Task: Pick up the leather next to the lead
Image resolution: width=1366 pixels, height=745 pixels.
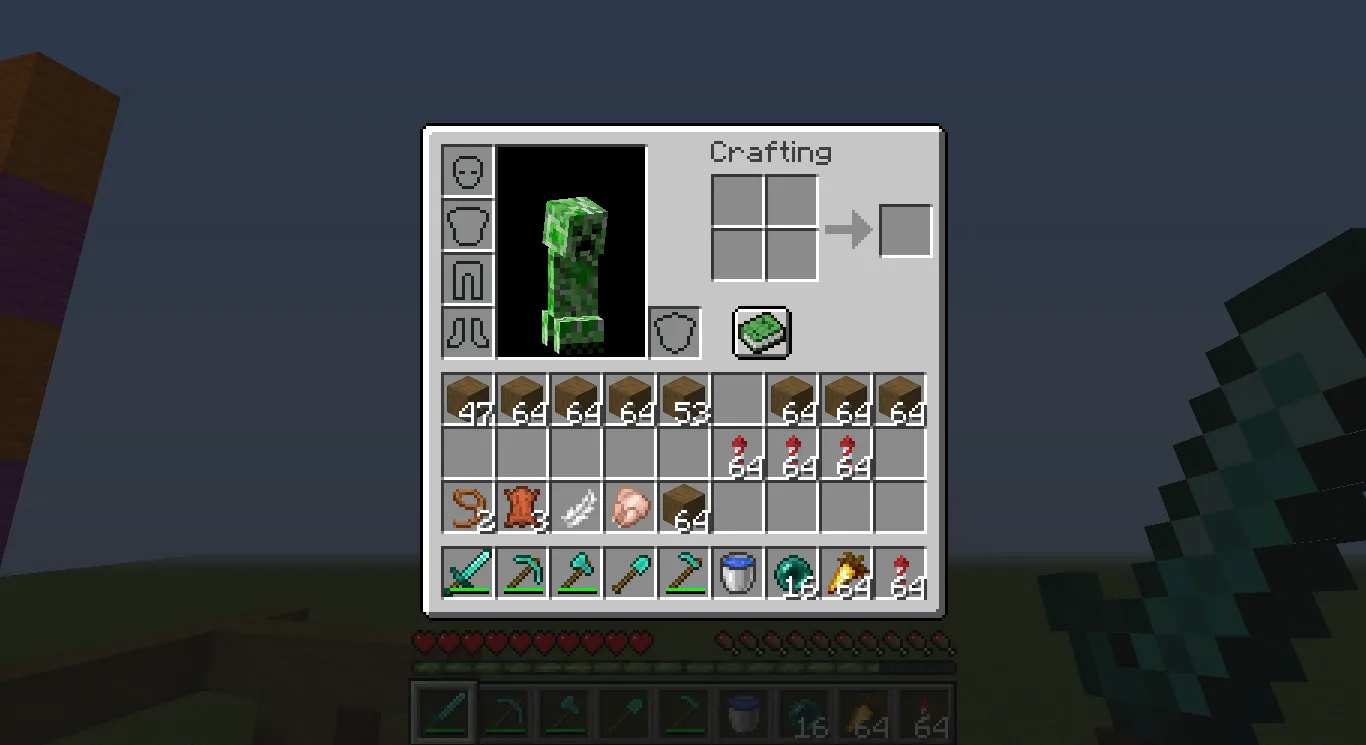Action: [520, 507]
